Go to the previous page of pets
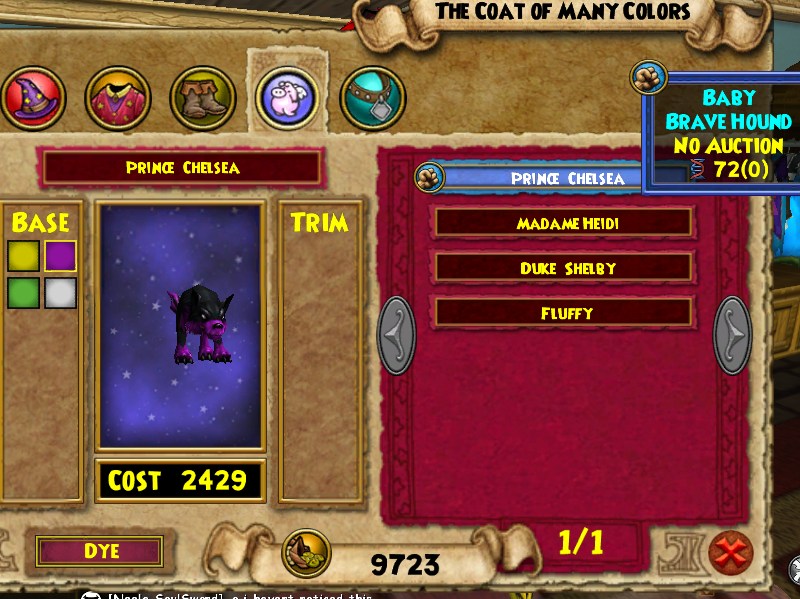 (x=396, y=335)
